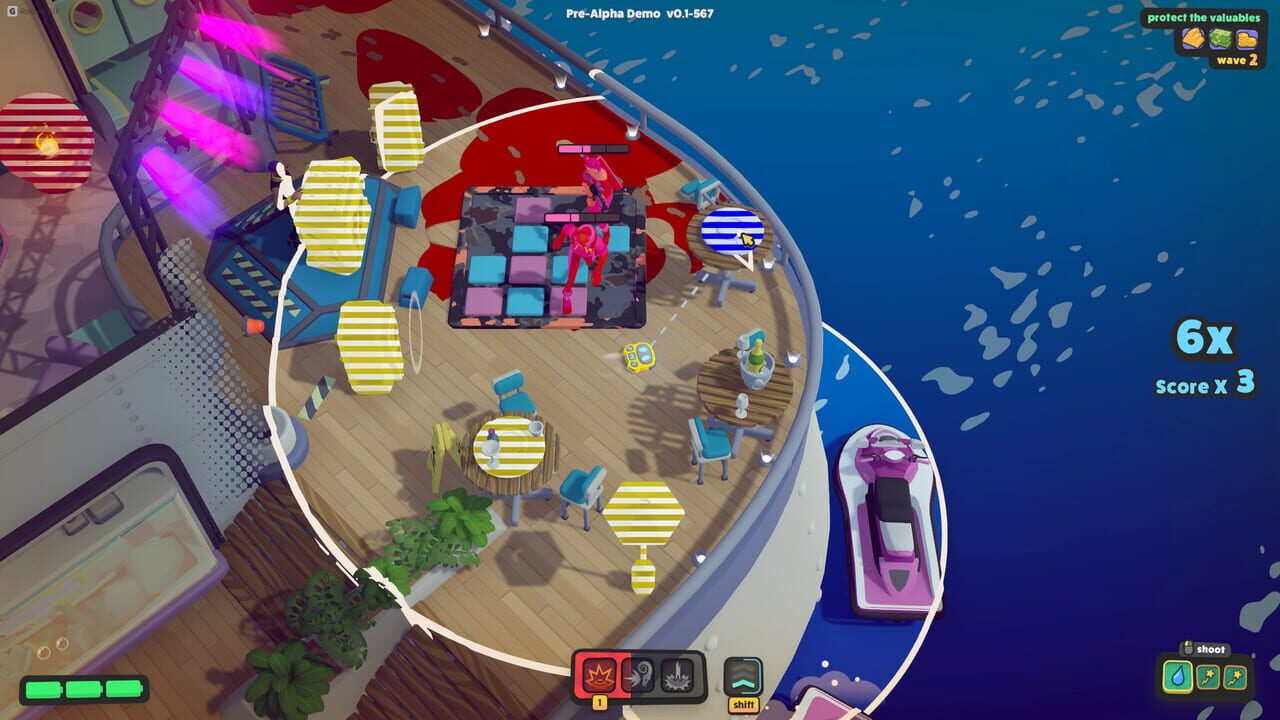Screen dimensions: 1280x720
Task: Click the swirling wind ability icon
Action: [x=640, y=673]
